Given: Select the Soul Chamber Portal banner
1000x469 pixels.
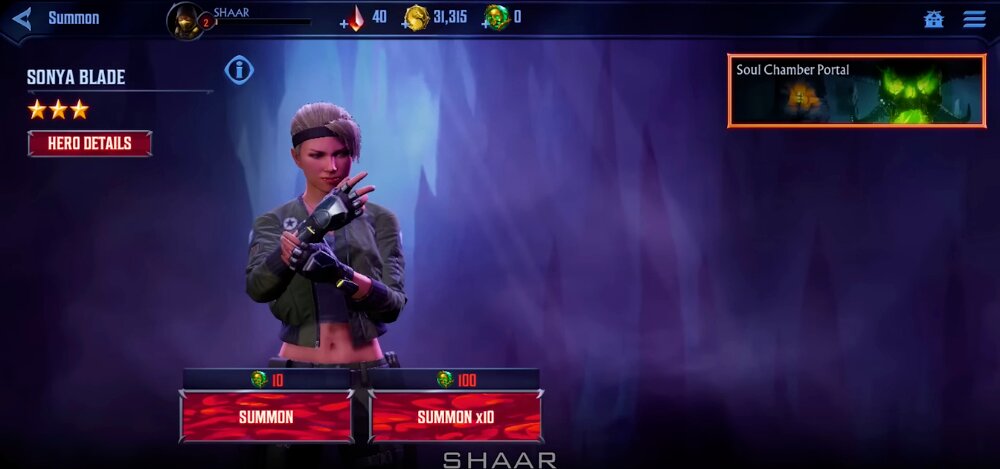Looking at the screenshot, I should [x=856, y=91].
